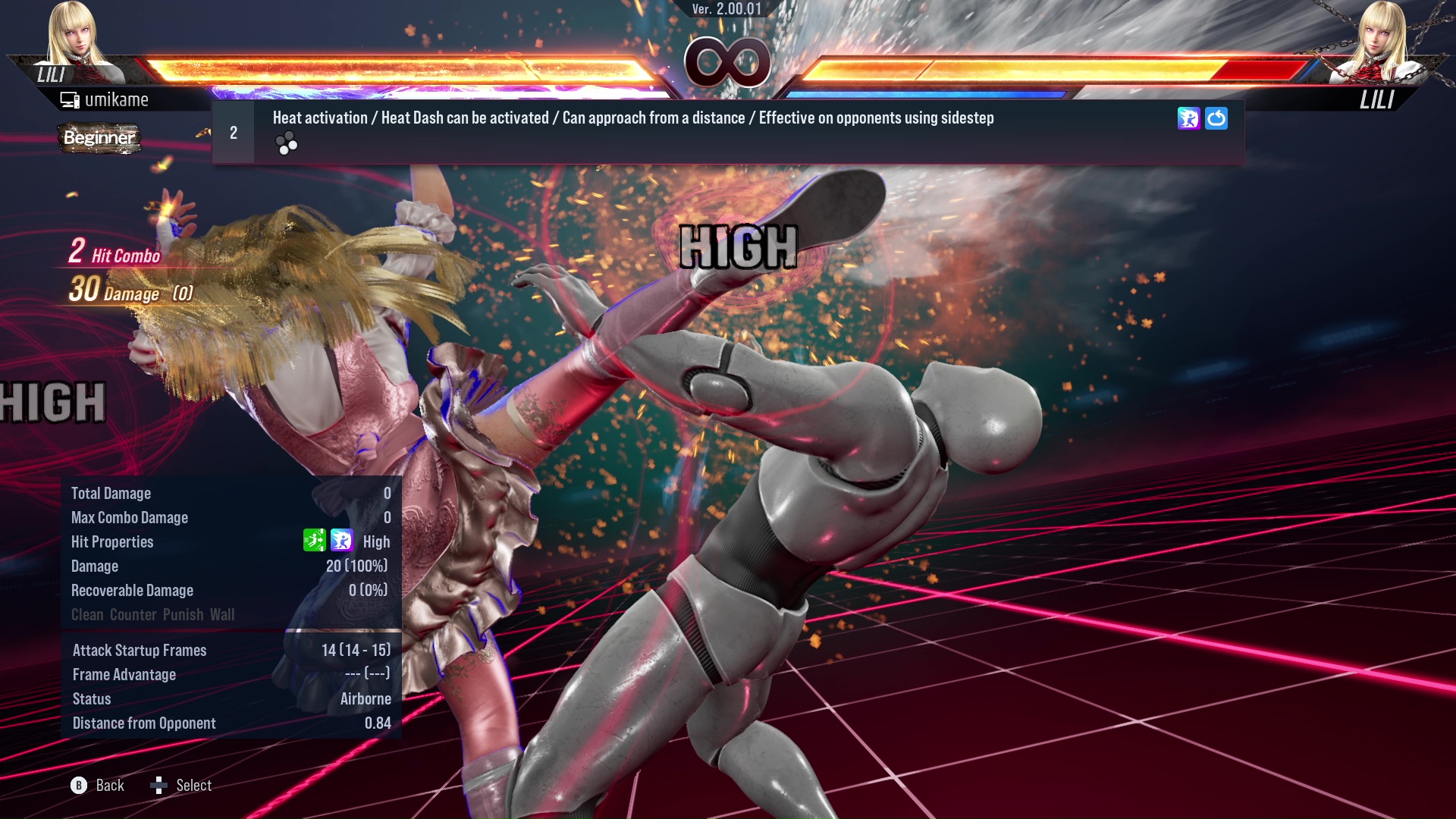The height and width of the screenshot is (819, 1456).
Task: Enable the Wall condition indicator
Action: click(224, 614)
